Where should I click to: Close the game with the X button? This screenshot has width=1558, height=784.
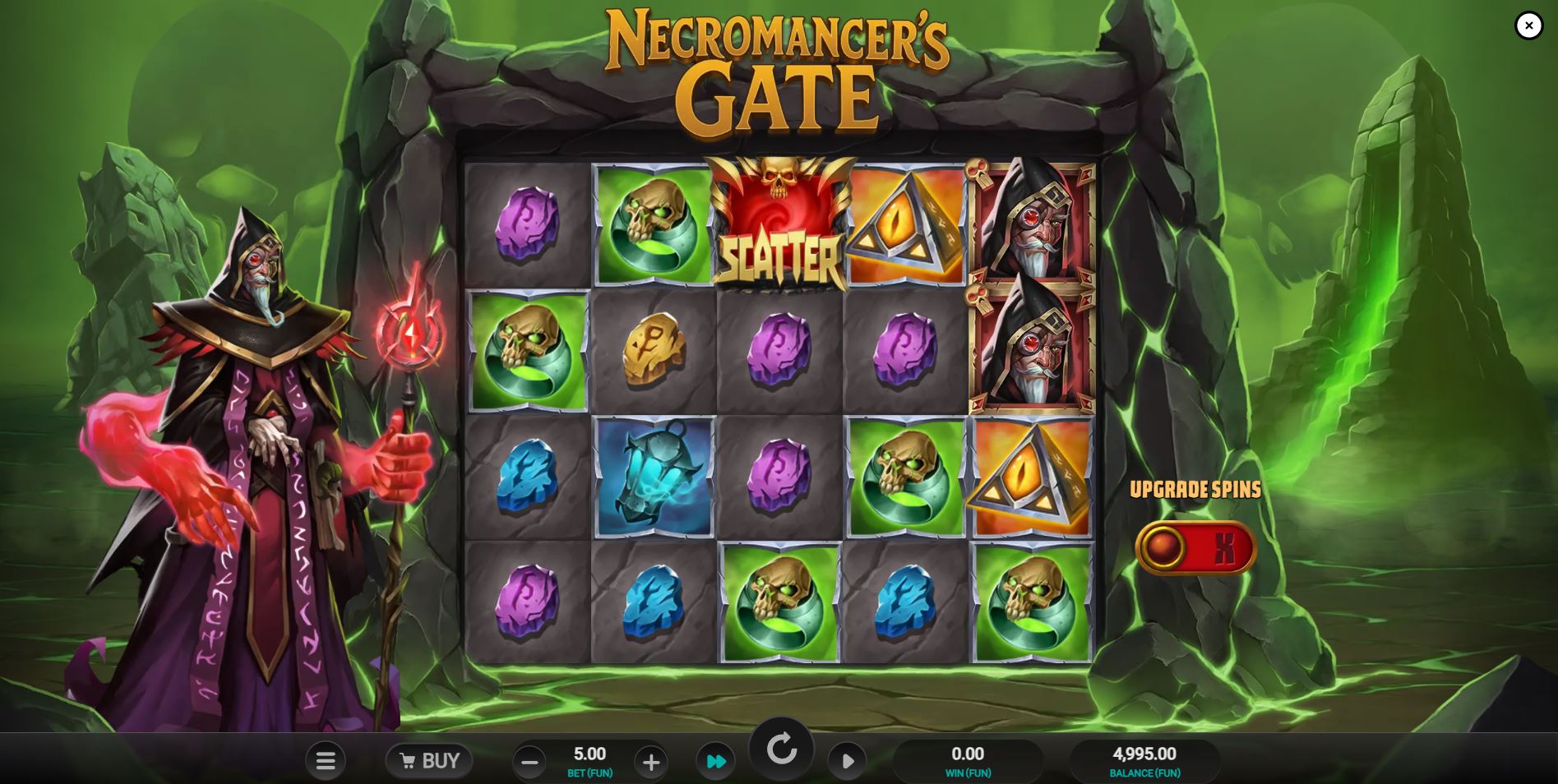pyautogui.click(x=1528, y=25)
